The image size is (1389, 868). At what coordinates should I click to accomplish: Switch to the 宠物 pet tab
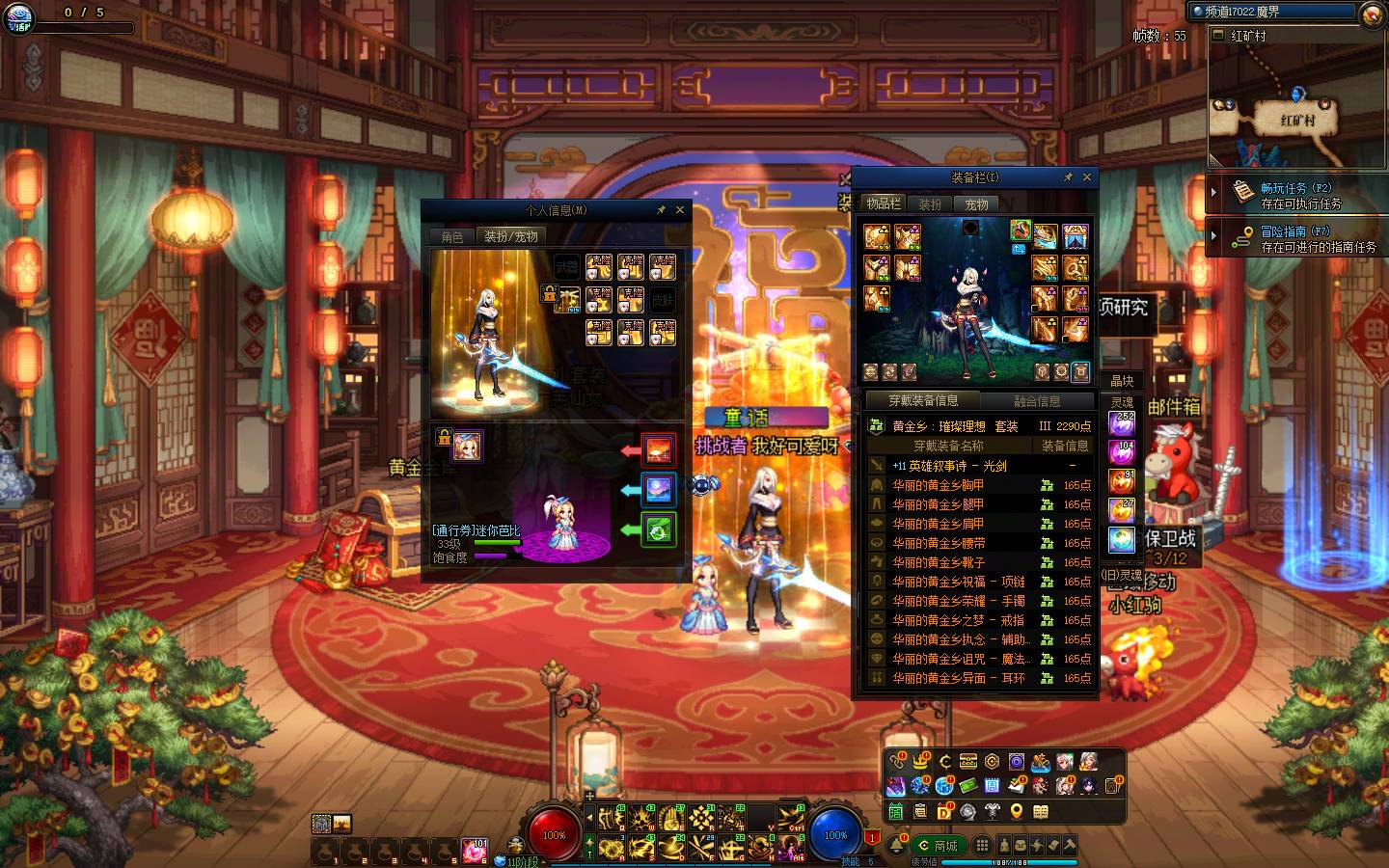pyautogui.click(x=977, y=204)
